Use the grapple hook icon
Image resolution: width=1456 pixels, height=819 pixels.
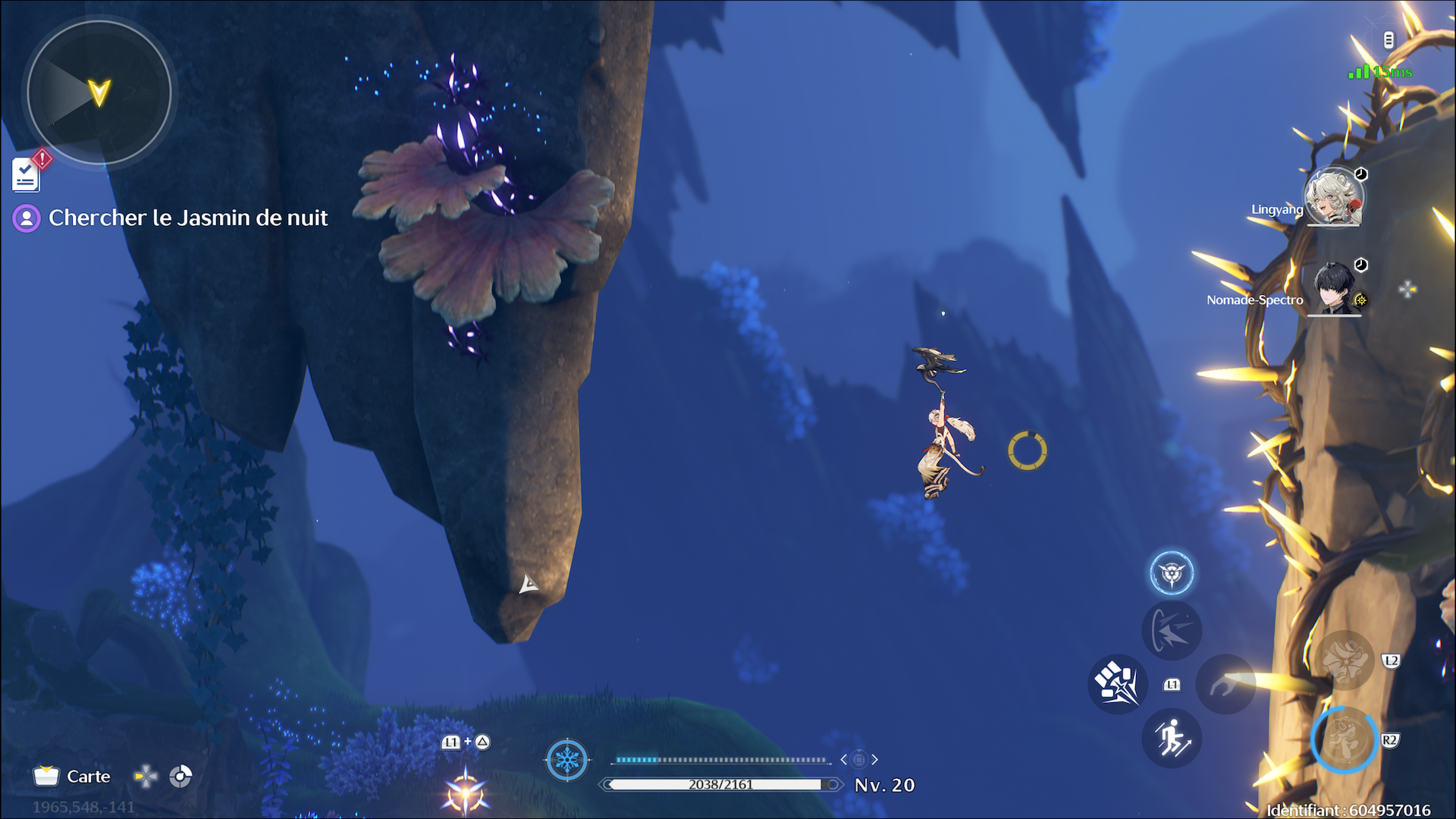[1225, 685]
